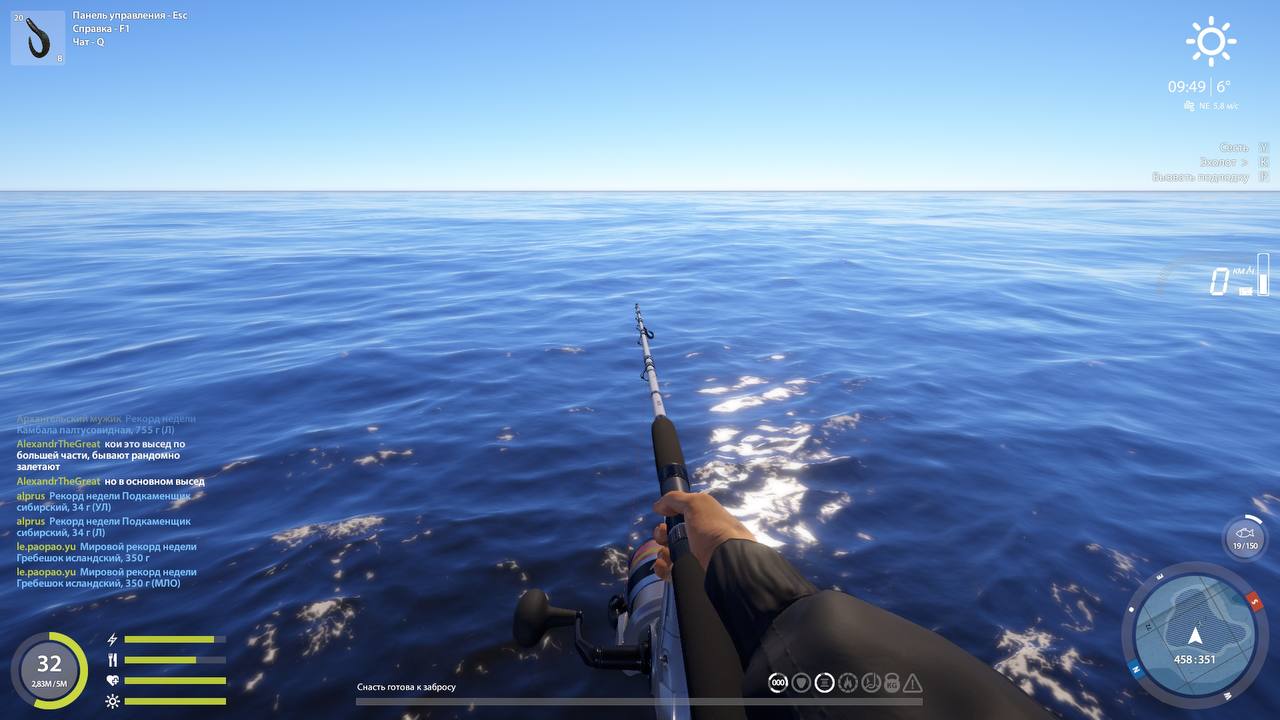The height and width of the screenshot is (720, 1280).
Task: Open the keepnet showing 19/150 fish
Action: pos(1244,537)
